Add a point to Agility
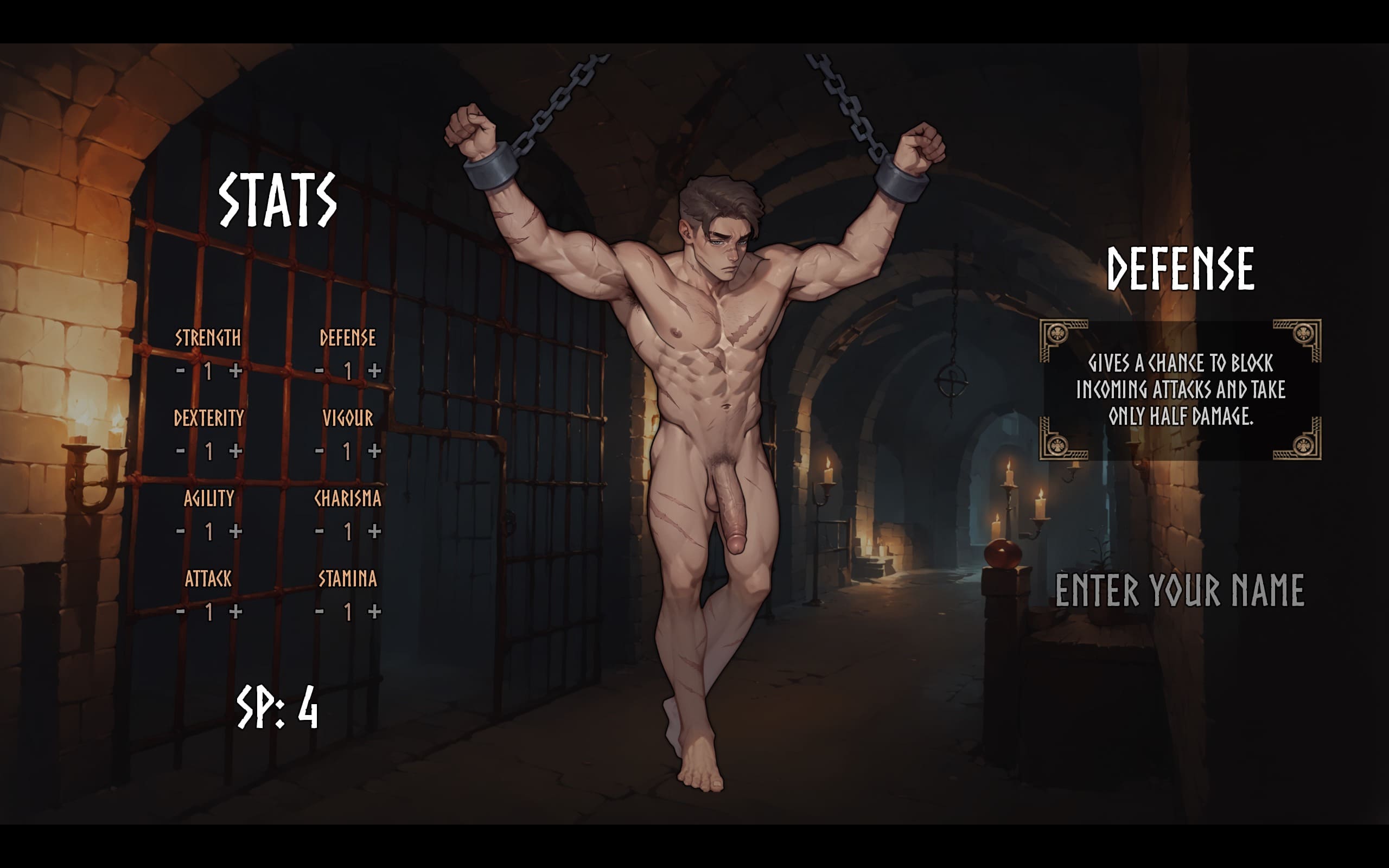The height and width of the screenshot is (868, 1389). point(235,532)
